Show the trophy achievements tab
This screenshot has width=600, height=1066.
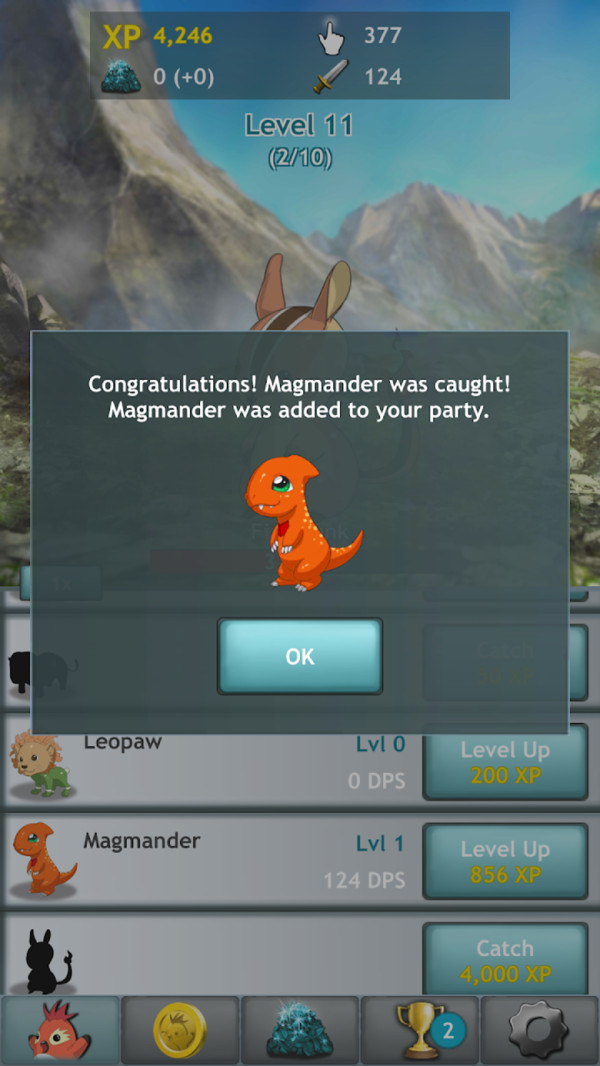point(420,1029)
